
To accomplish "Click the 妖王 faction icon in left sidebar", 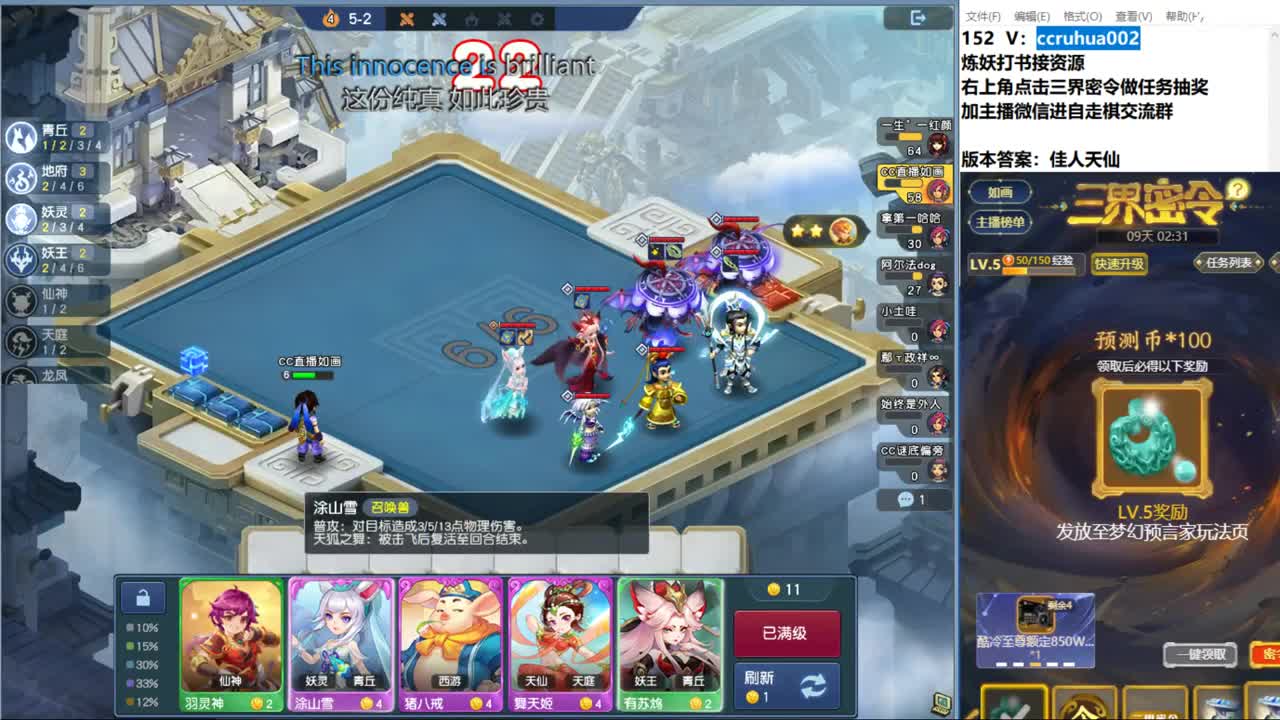I will (x=22, y=257).
